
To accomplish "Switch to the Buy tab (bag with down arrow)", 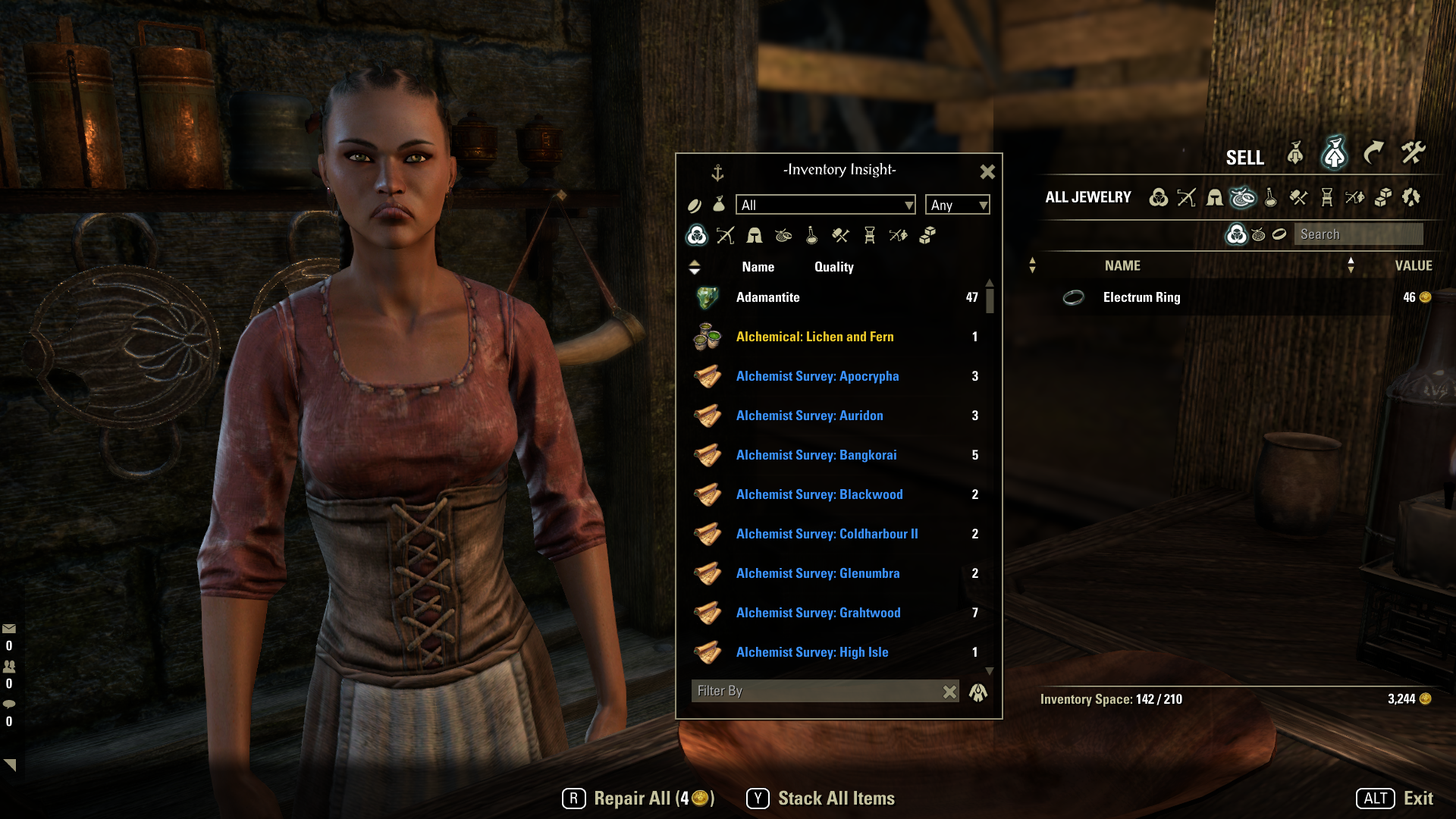I will click(x=1295, y=154).
